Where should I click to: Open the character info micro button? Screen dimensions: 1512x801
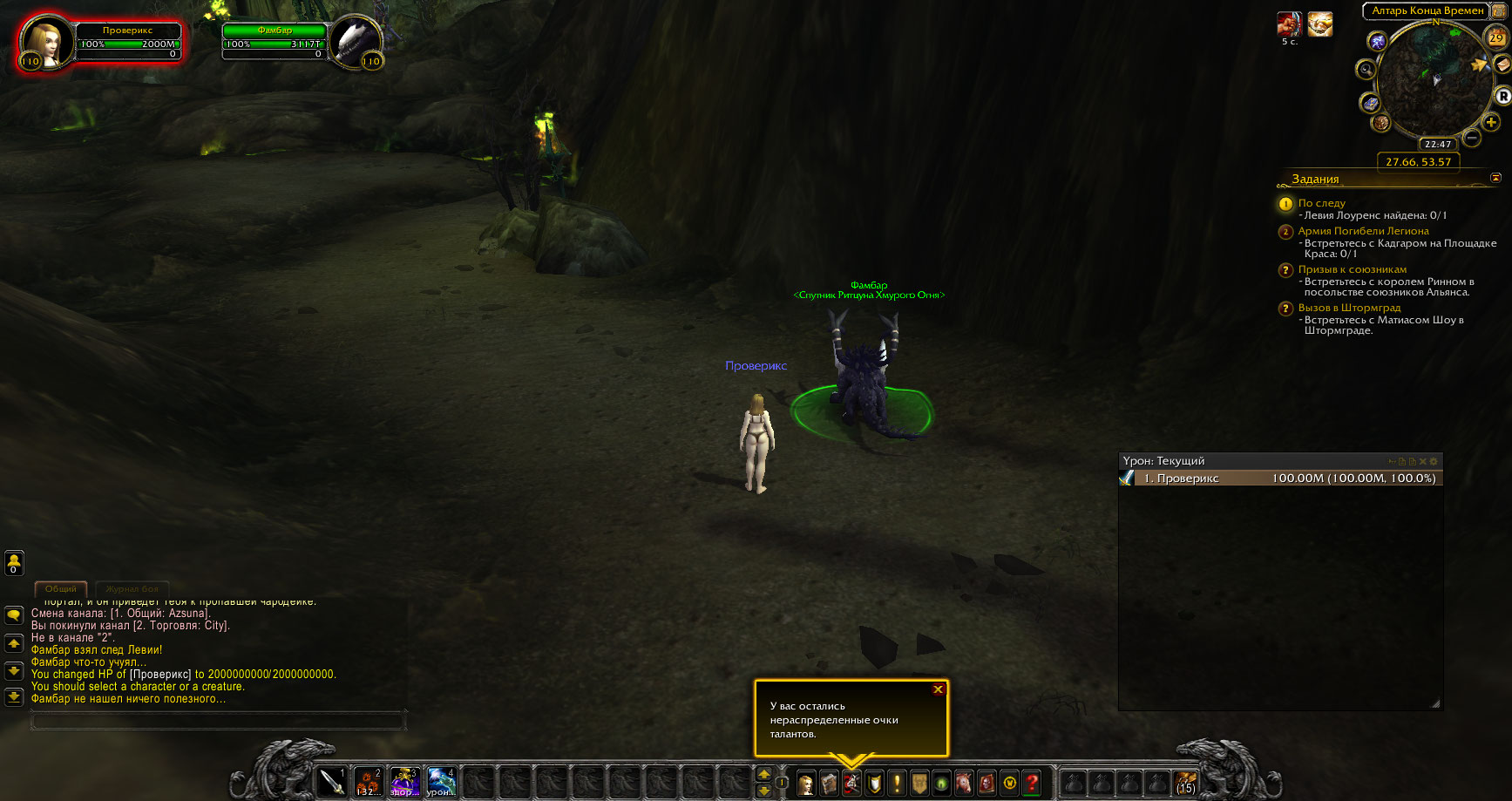(x=806, y=784)
